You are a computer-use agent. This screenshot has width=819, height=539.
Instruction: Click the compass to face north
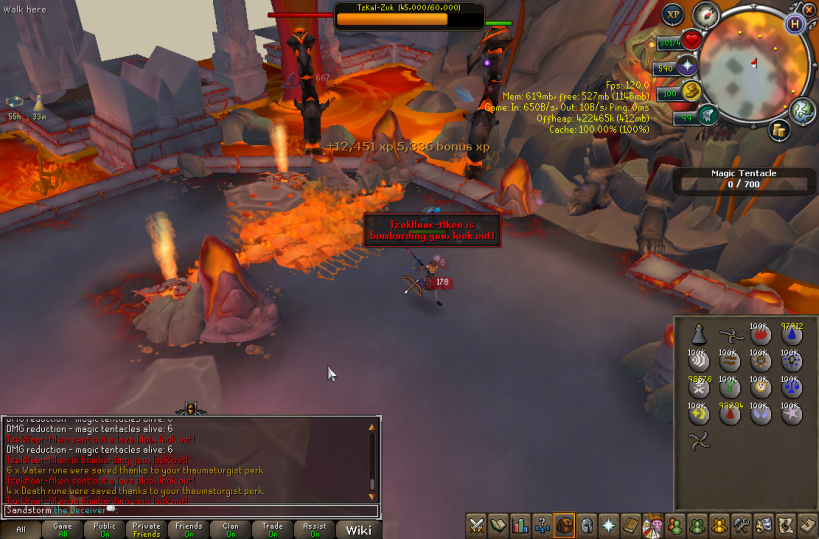click(708, 15)
